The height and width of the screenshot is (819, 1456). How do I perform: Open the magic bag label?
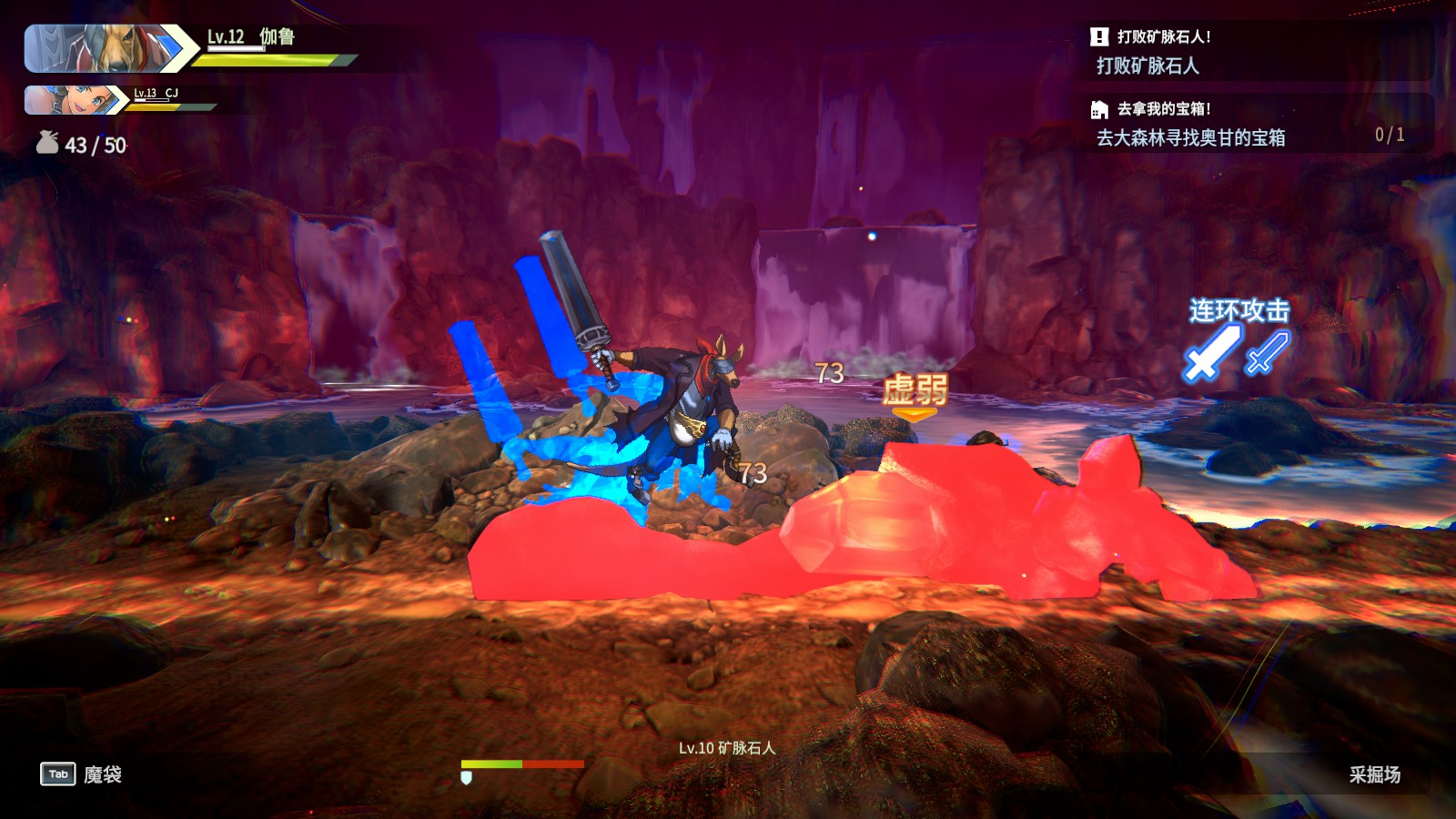(103, 774)
